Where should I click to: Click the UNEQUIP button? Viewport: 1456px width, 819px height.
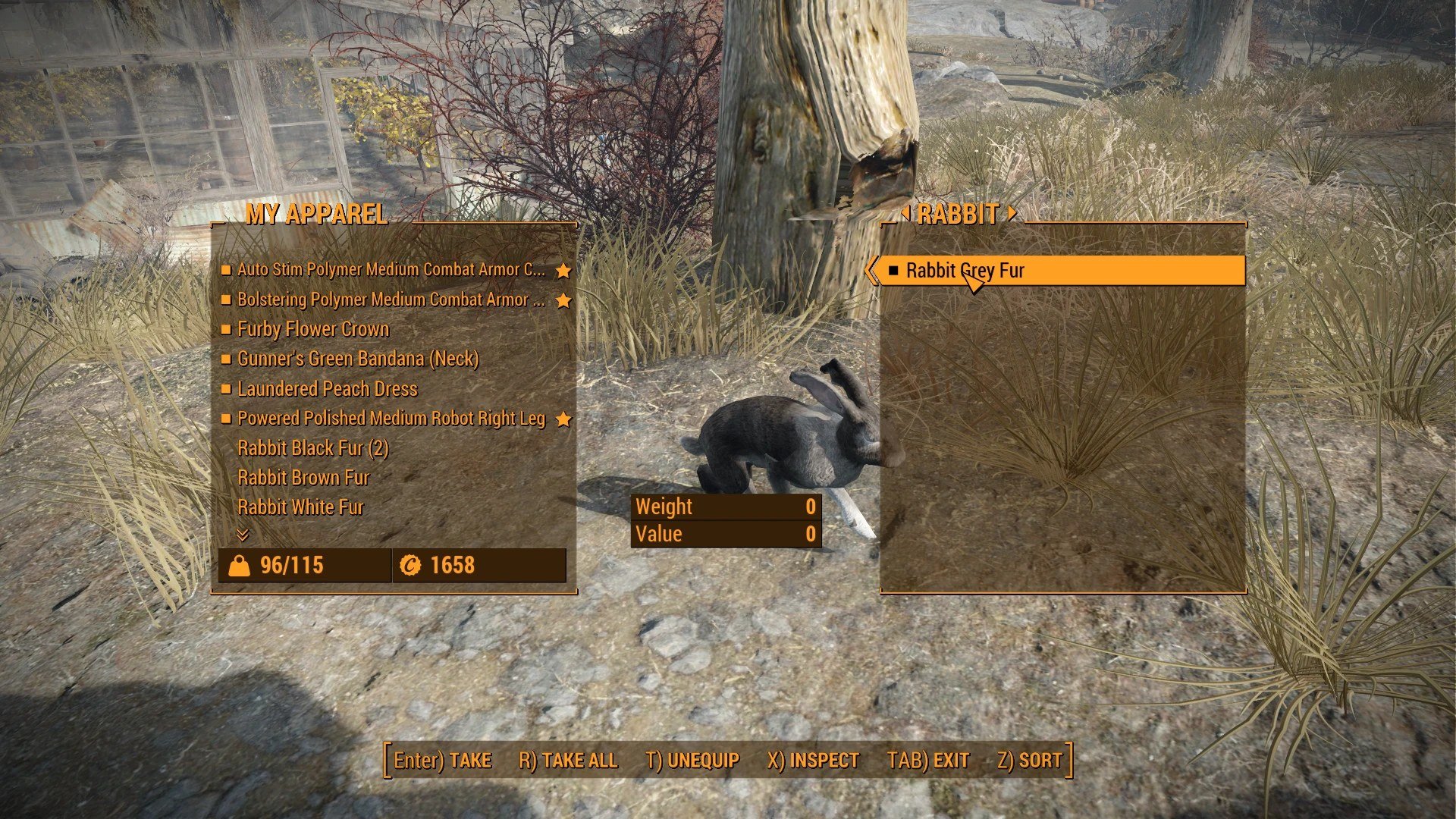click(x=692, y=761)
